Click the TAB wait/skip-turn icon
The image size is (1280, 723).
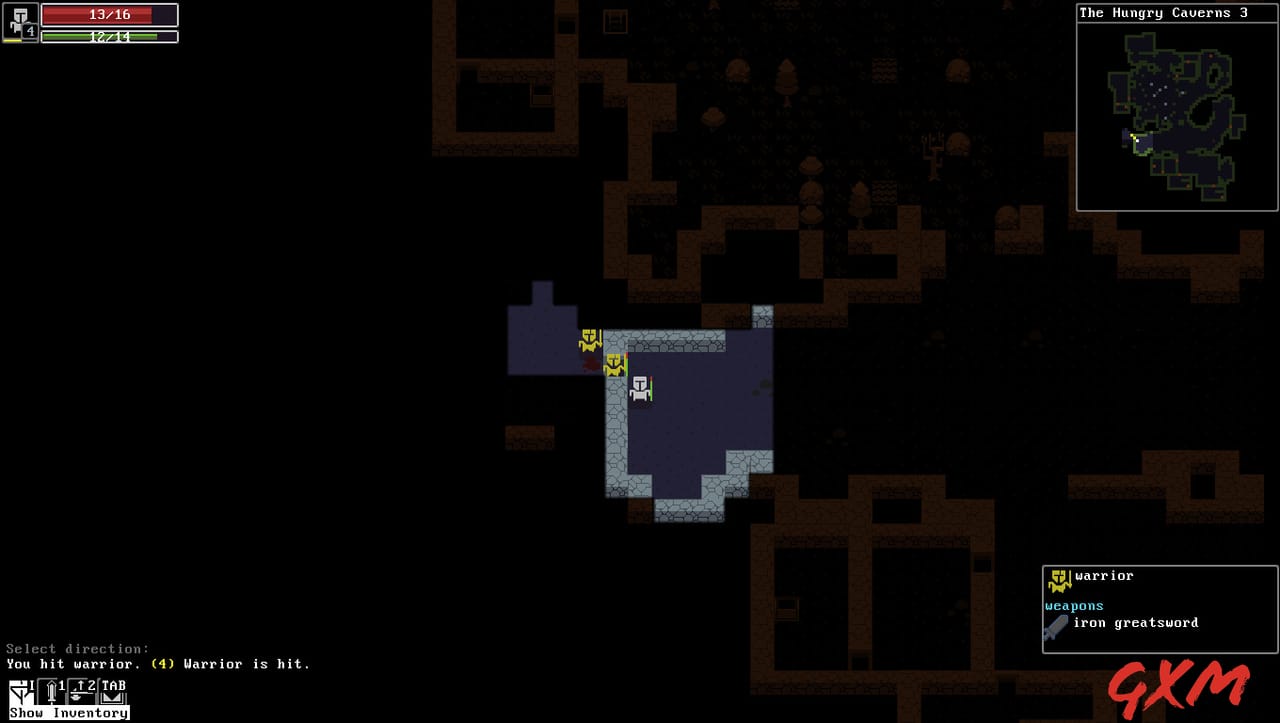coord(115,689)
